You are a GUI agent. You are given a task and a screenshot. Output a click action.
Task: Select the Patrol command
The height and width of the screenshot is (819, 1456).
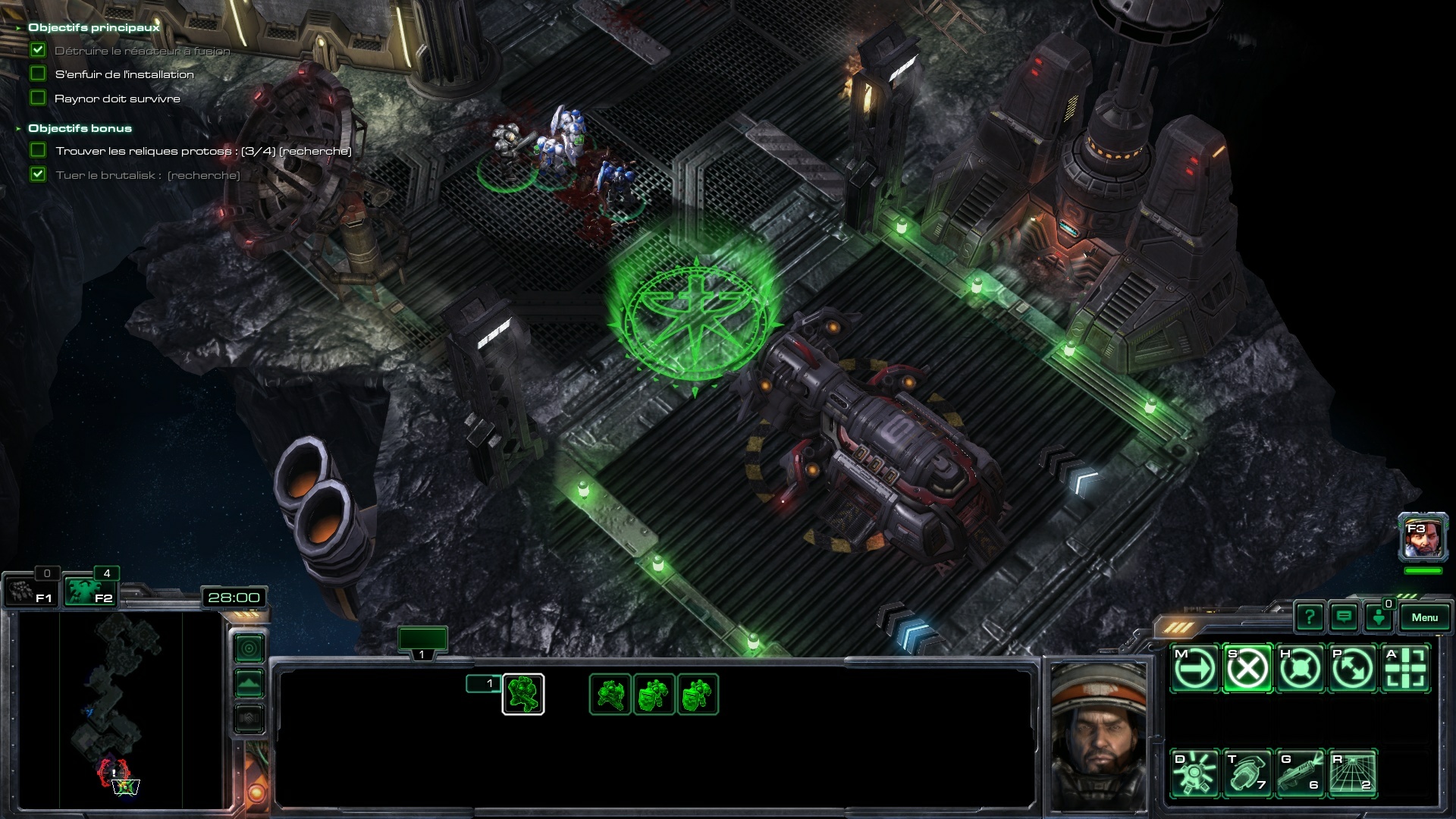pyautogui.click(x=1353, y=668)
